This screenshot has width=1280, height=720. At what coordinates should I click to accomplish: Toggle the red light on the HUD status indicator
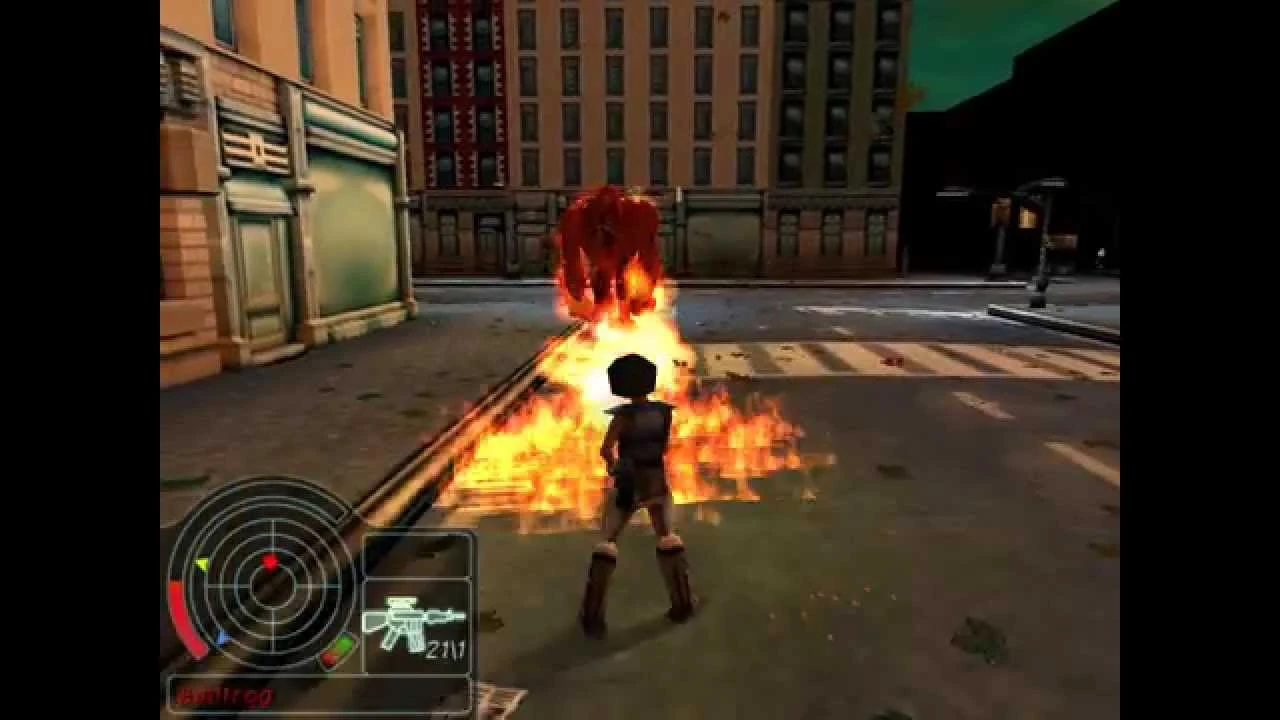328,658
